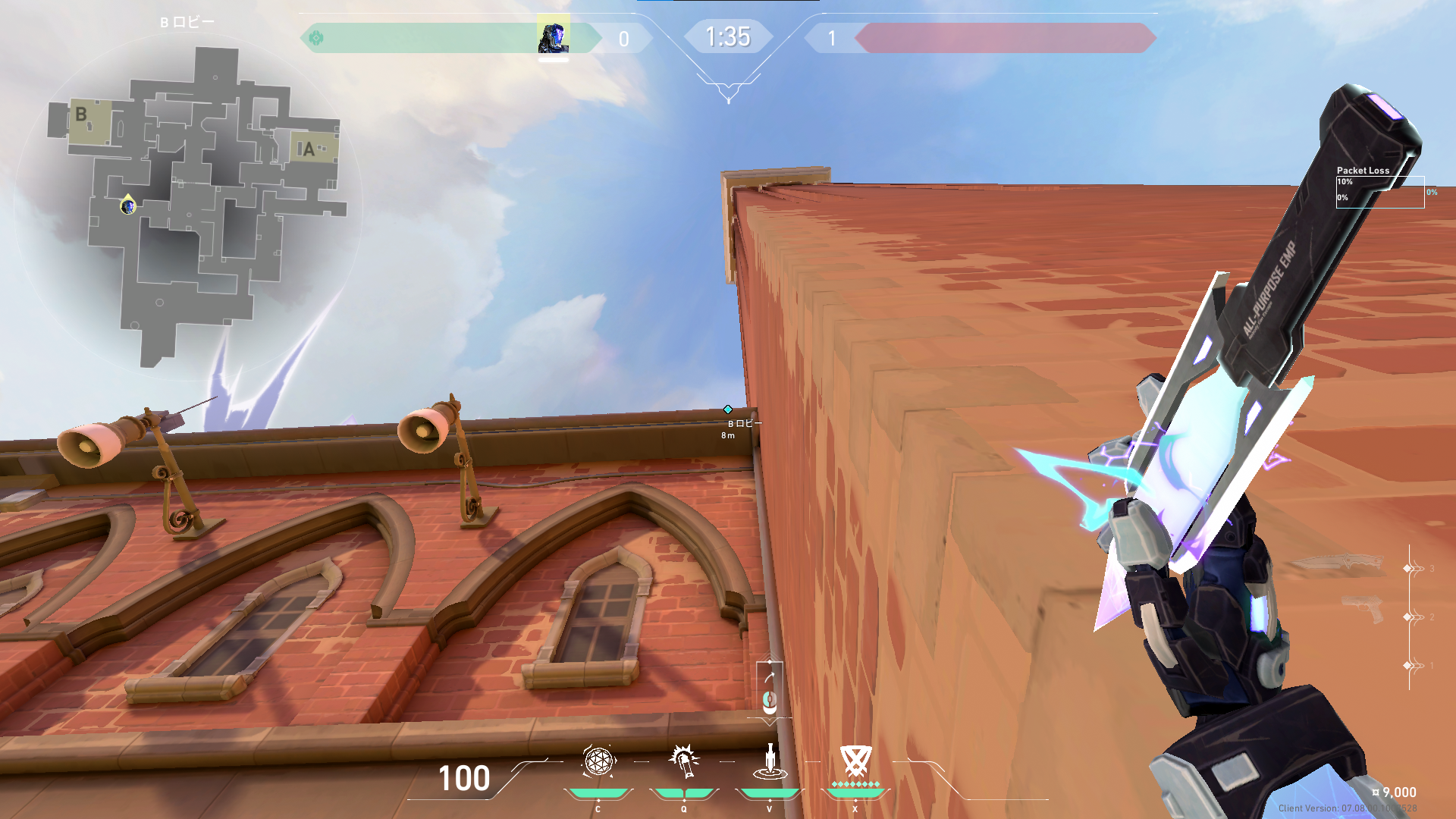Select the A site marker on minimap
The height and width of the screenshot is (819, 1456).
point(308,149)
